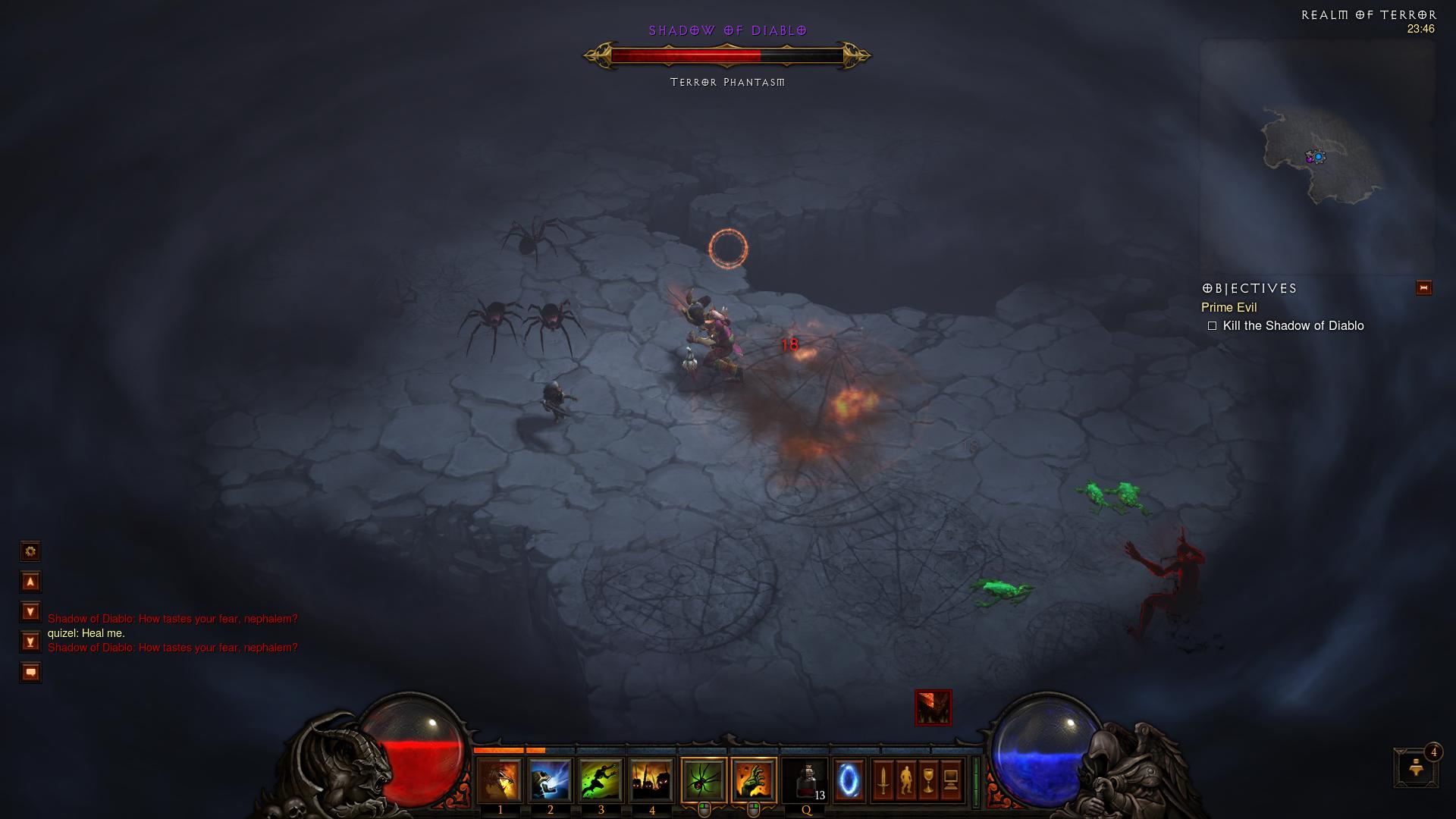This screenshot has height=819, width=1456.
Task: Open the character inventory figure button
Action: 905,780
